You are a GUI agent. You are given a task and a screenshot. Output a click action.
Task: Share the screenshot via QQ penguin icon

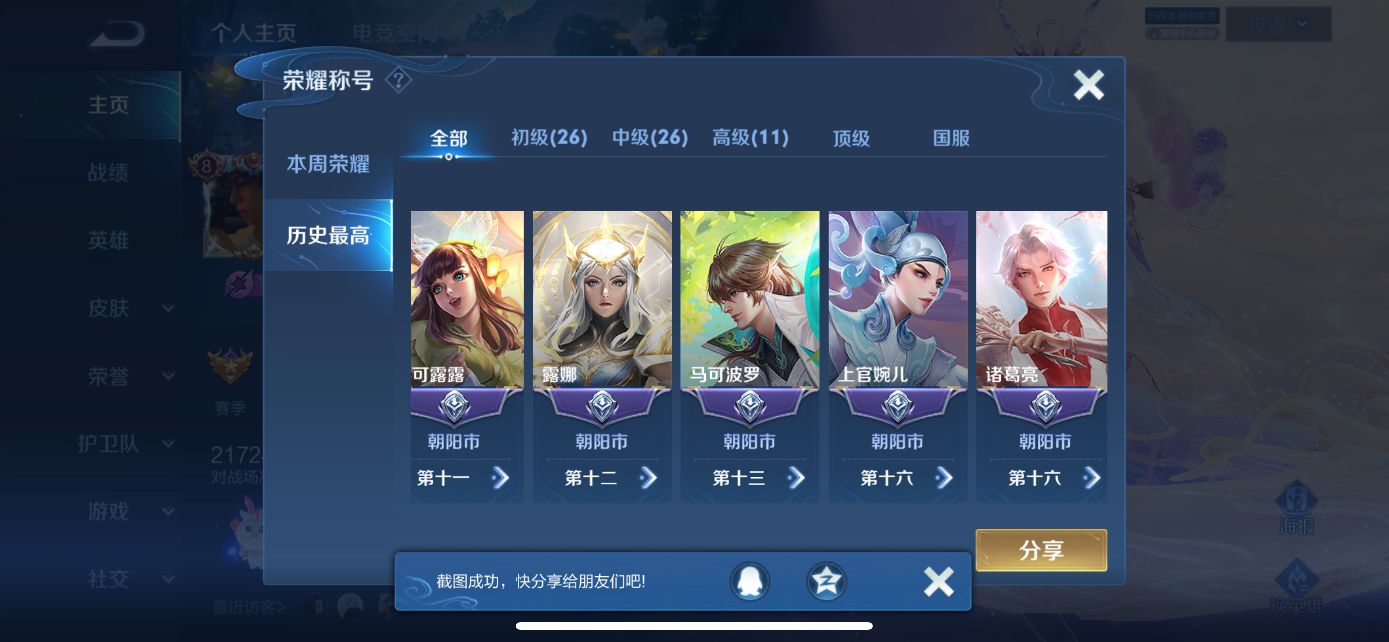[x=749, y=581]
